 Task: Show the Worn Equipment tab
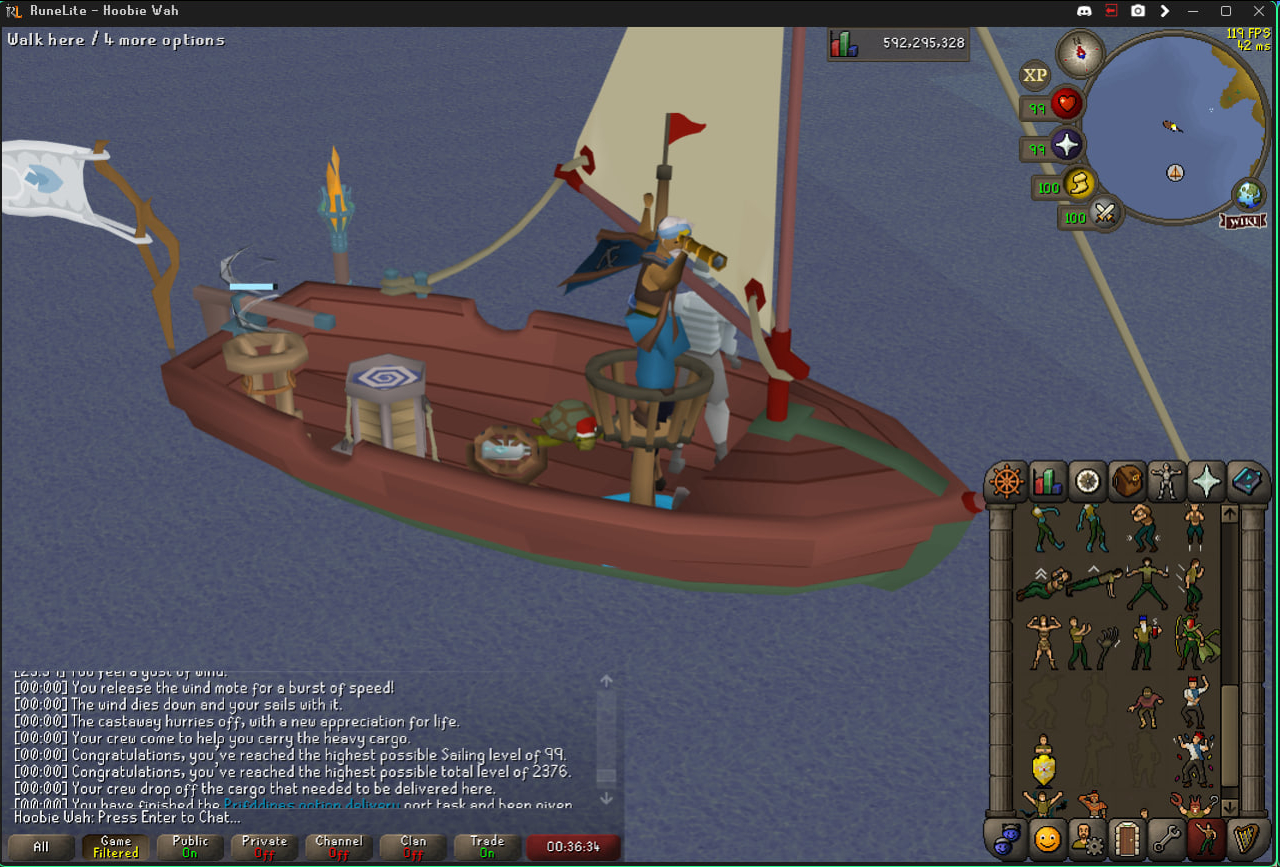[1166, 482]
